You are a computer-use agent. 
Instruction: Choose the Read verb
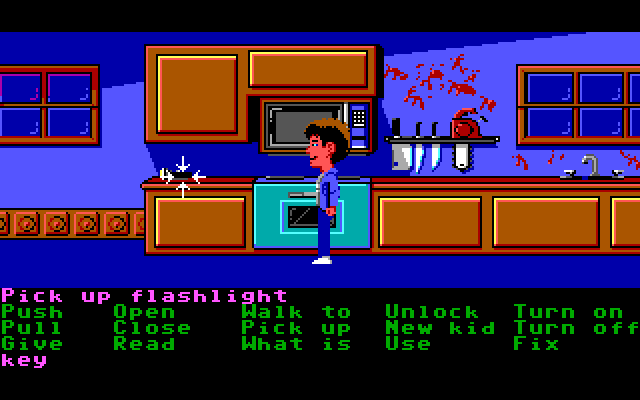point(144,344)
